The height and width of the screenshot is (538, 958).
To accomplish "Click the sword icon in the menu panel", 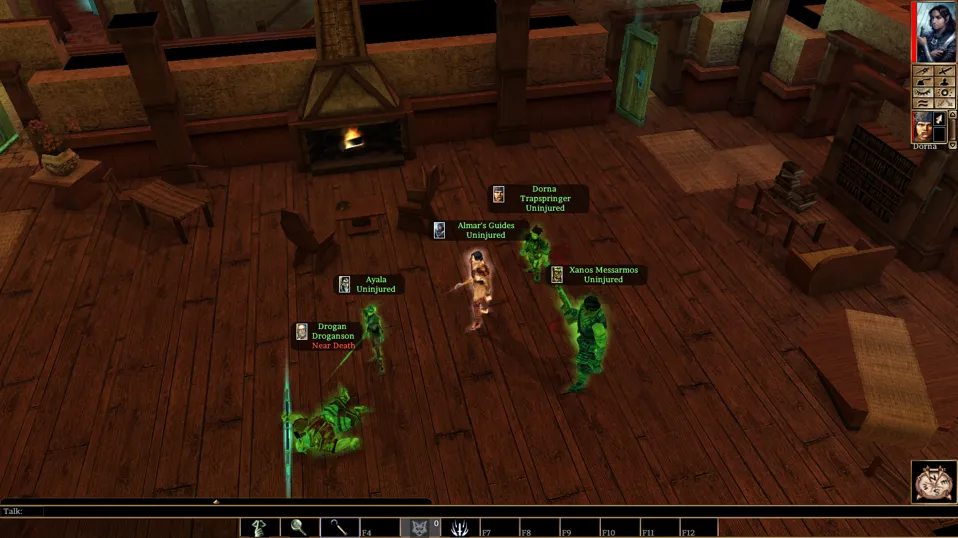I will 944,71.
